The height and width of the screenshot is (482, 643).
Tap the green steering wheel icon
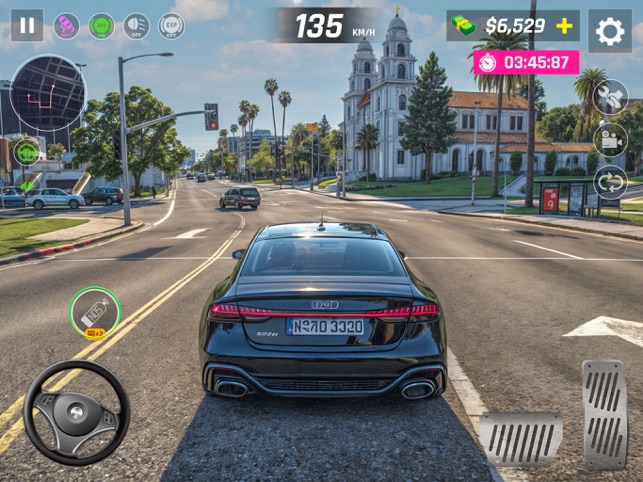[x=27, y=151]
